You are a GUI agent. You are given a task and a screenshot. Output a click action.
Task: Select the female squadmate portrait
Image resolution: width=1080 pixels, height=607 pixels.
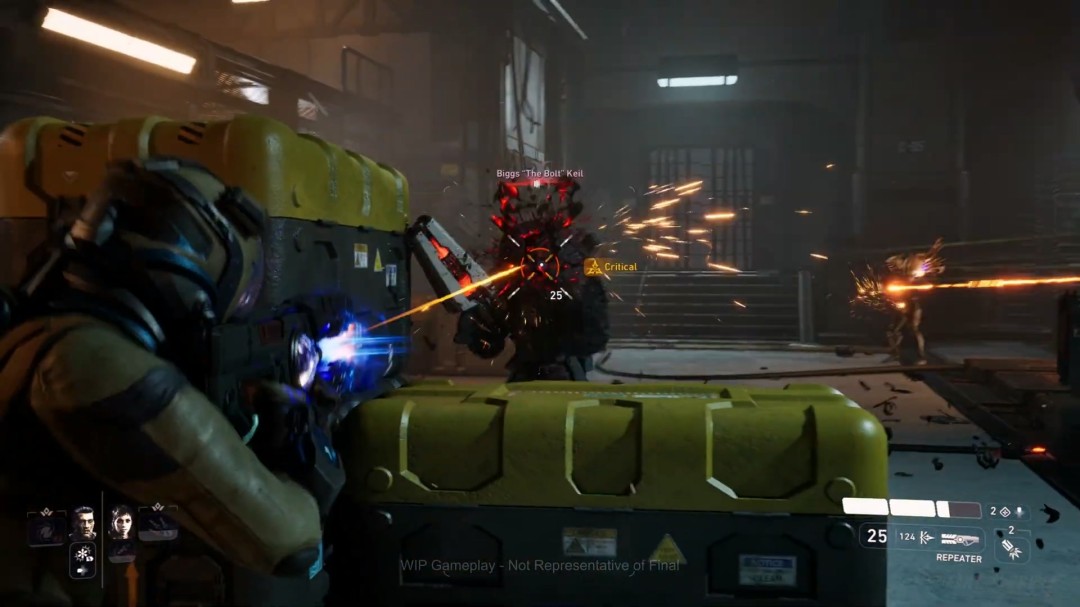click(121, 522)
